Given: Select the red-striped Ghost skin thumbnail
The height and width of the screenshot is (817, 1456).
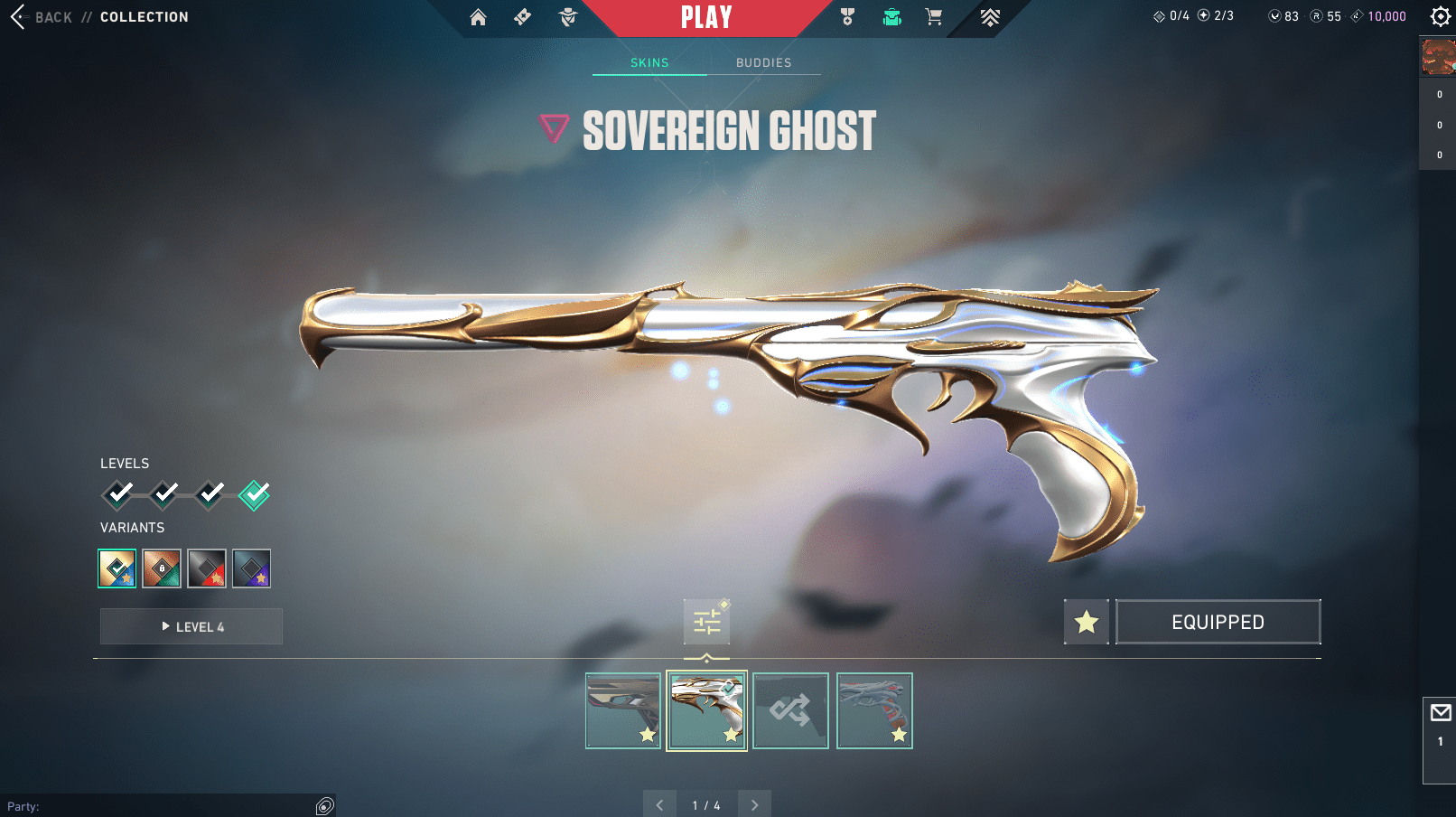Looking at the screenshot, I should click(x=874, y=710).
